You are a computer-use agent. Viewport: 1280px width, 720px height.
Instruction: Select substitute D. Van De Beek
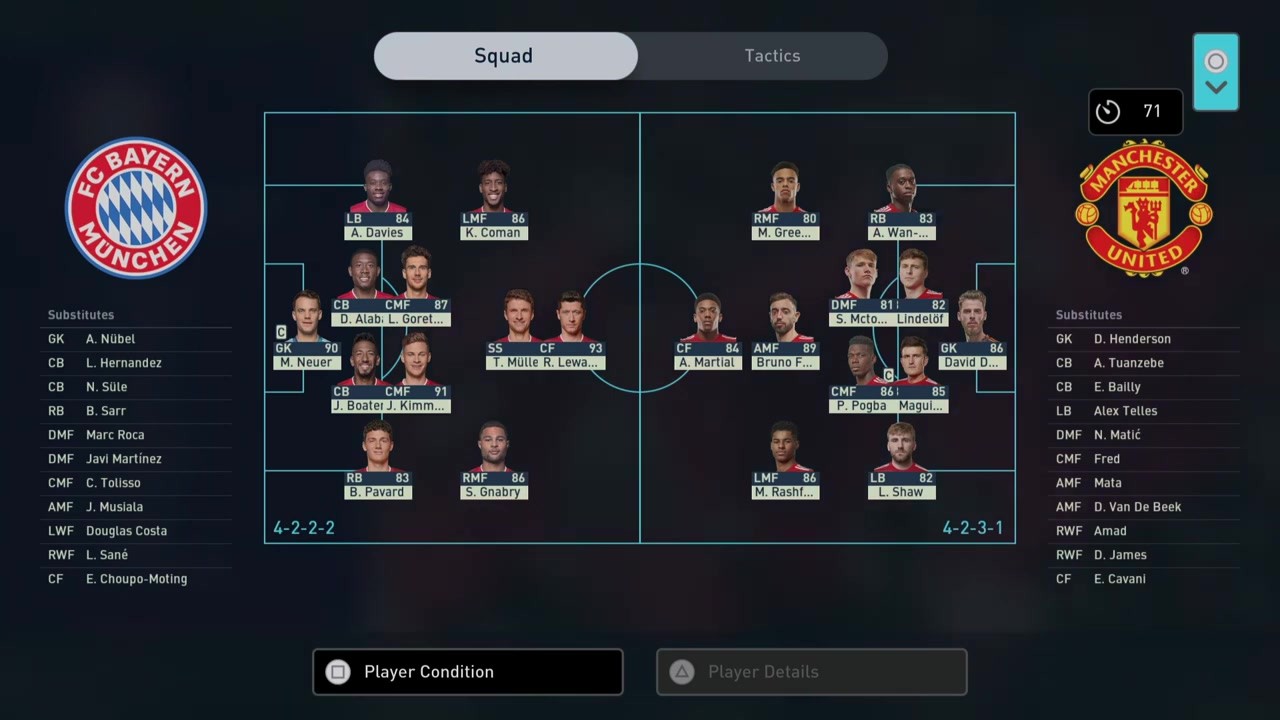[x=1137, y=507]
